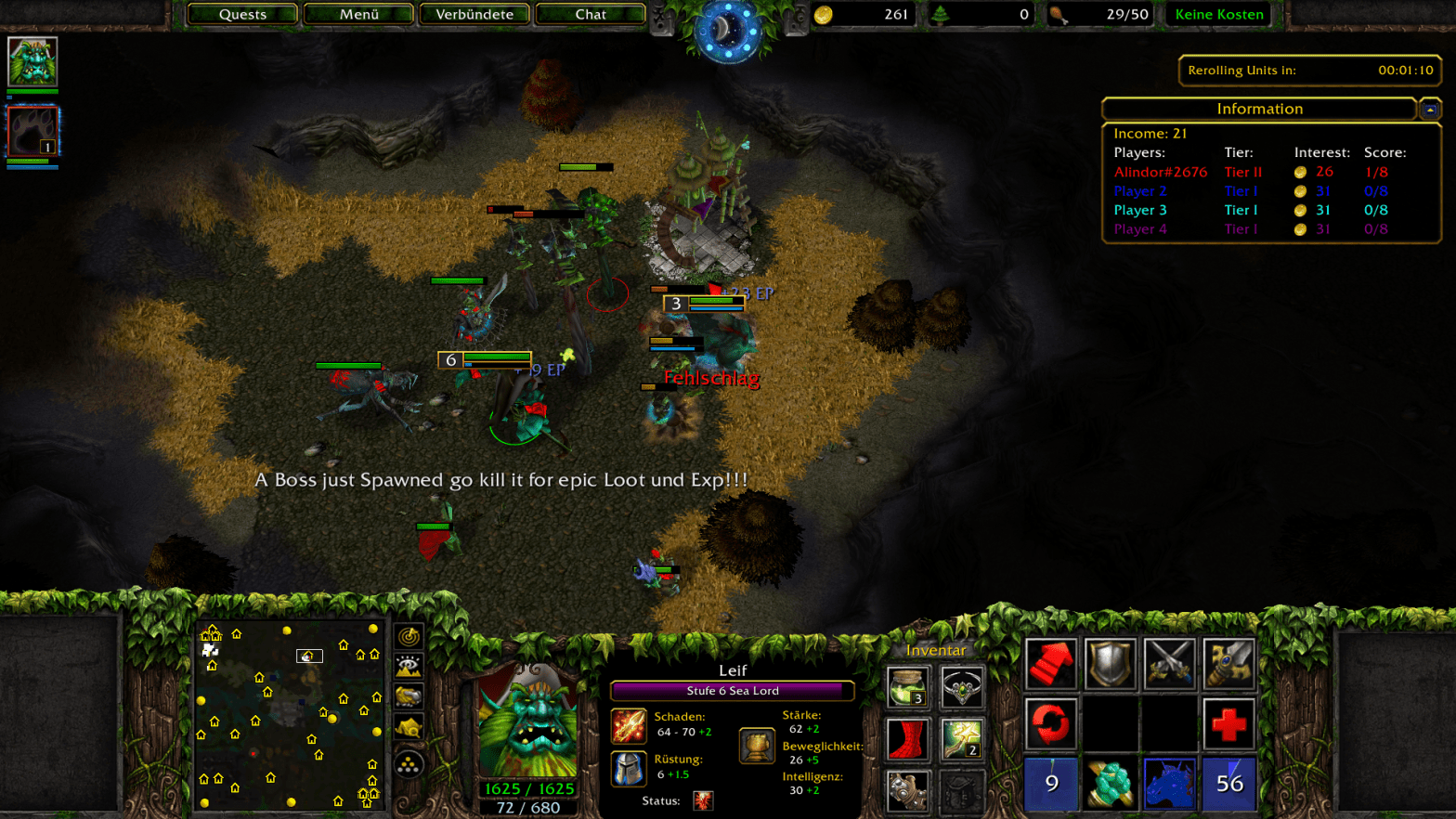Activate the crossed swords attack command
The height and width of the screenshot is (819, 1456).
(1169, 664)
